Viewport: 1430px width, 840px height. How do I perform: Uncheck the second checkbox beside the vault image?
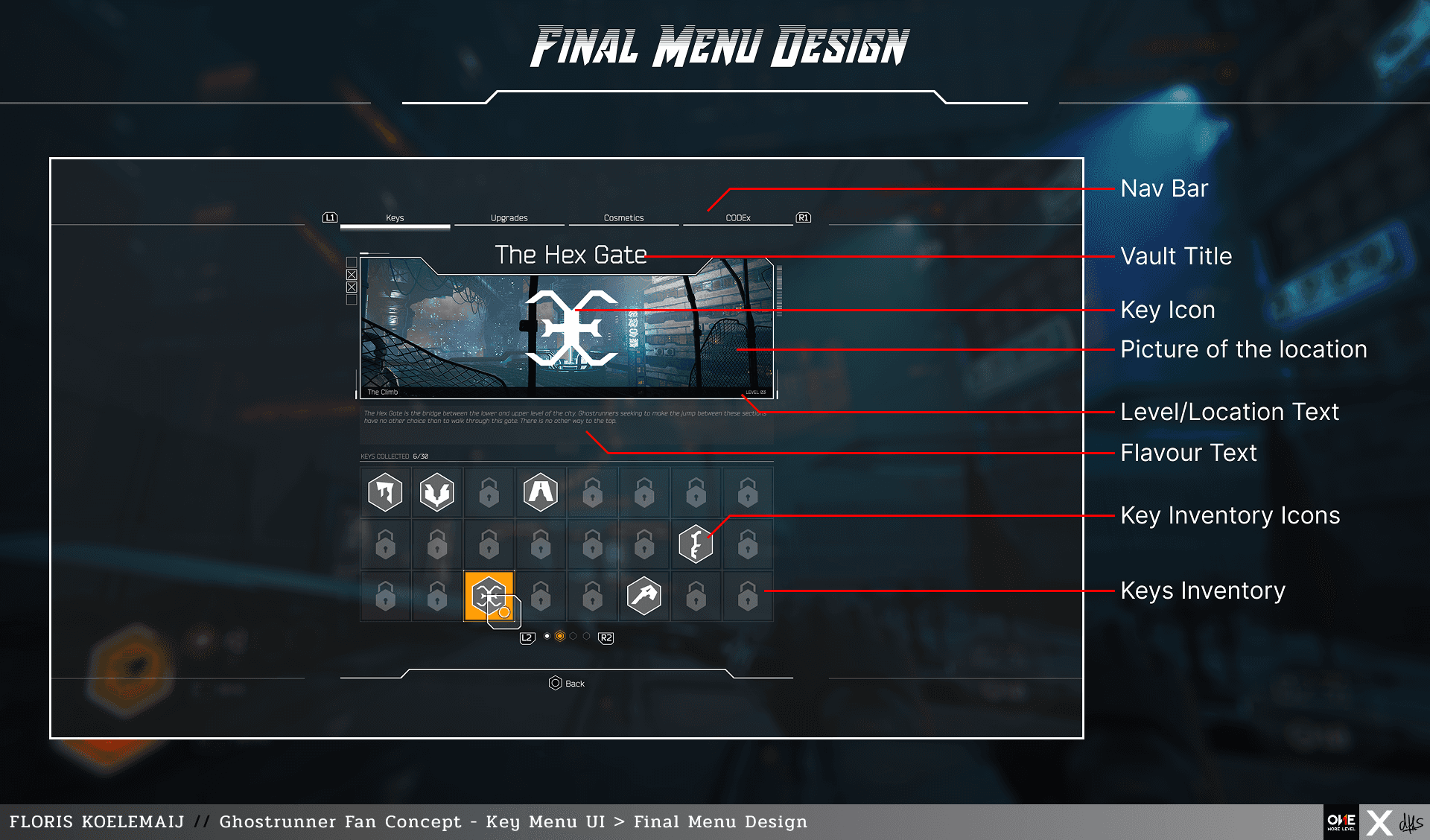point(352,275)
